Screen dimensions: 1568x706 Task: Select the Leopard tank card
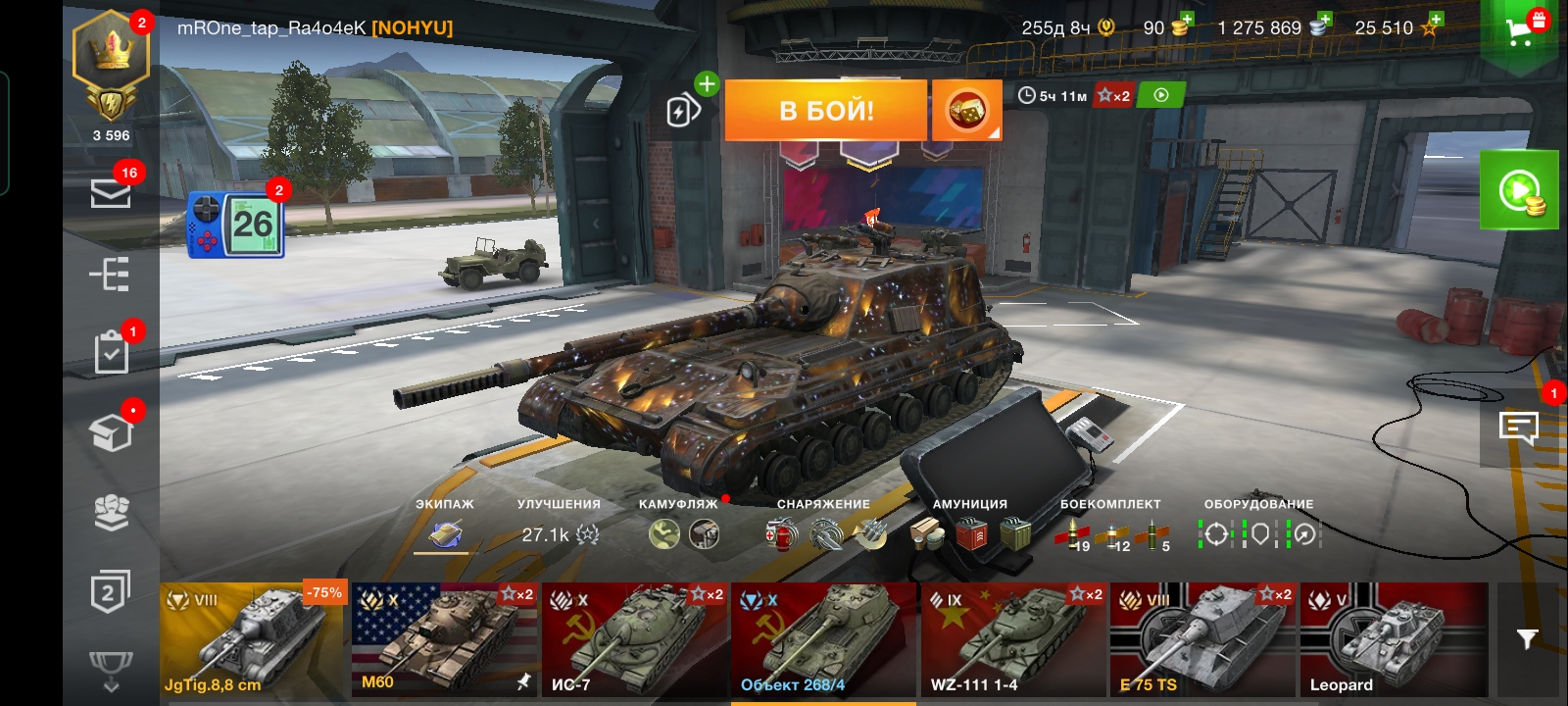(1393, 639)
